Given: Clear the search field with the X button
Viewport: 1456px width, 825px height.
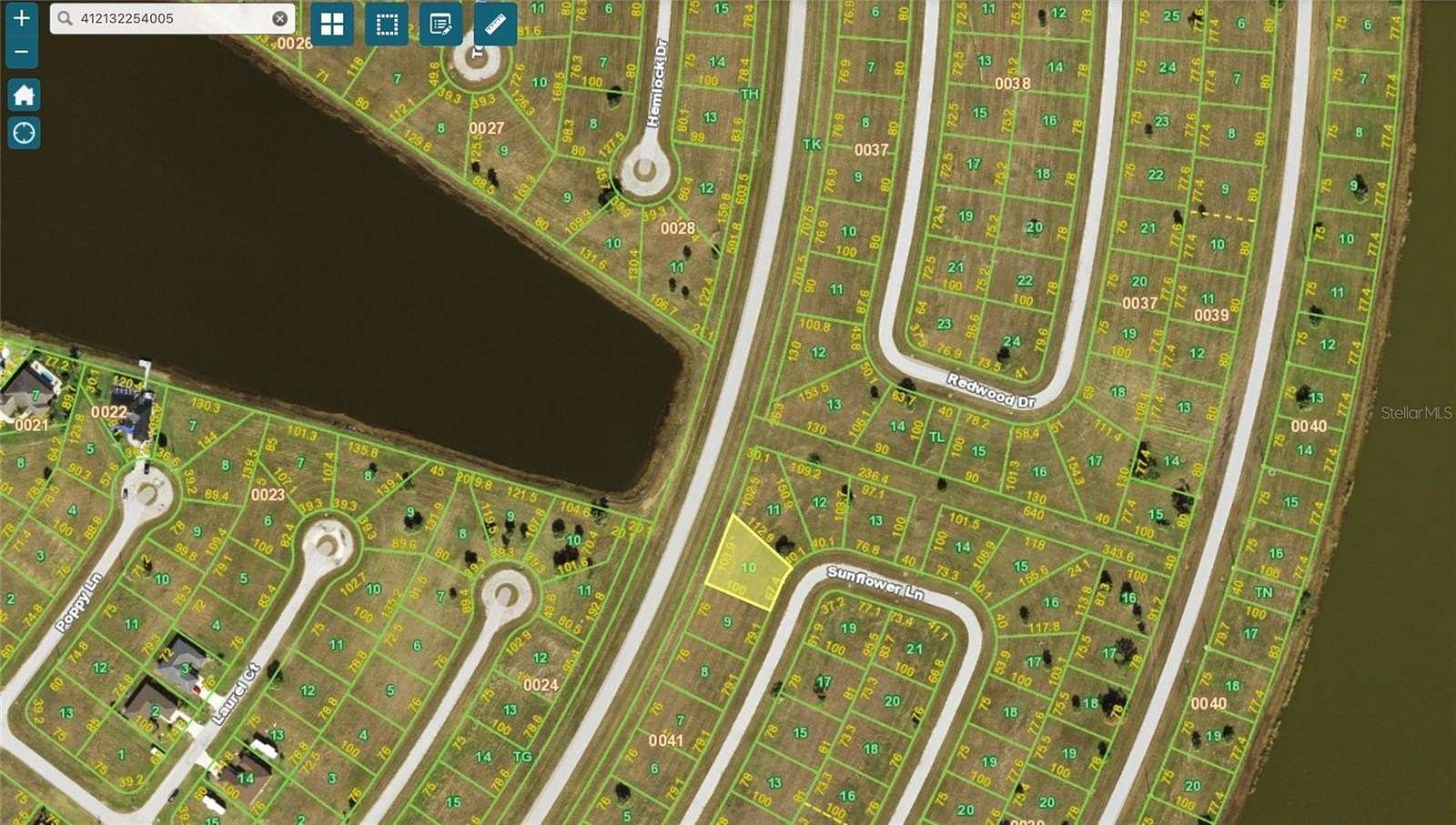Looking at the screenshot, I should tap(279, 16).
